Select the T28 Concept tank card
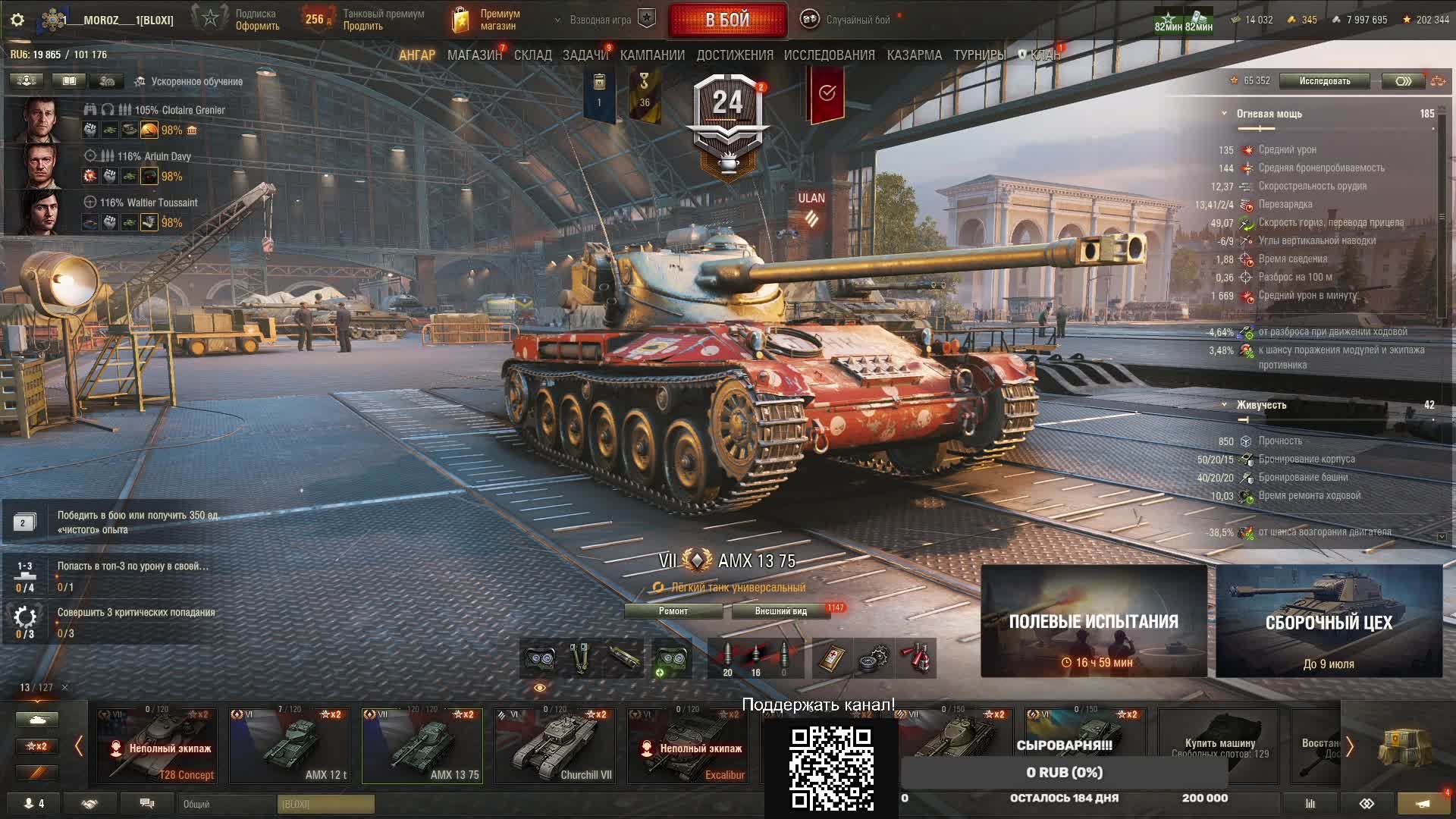 pos(157,746)
